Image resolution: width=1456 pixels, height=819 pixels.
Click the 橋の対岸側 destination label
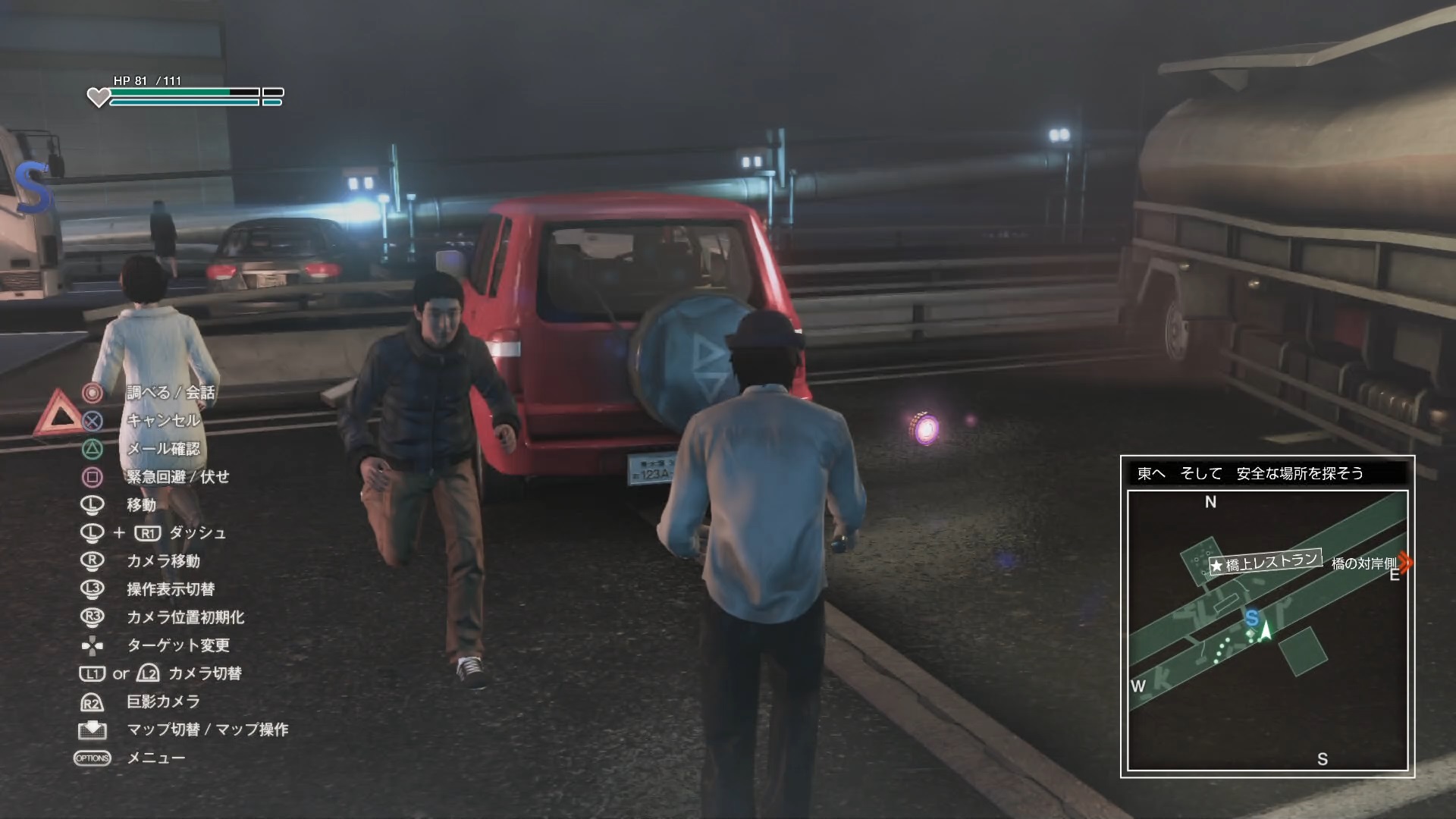1363,563
